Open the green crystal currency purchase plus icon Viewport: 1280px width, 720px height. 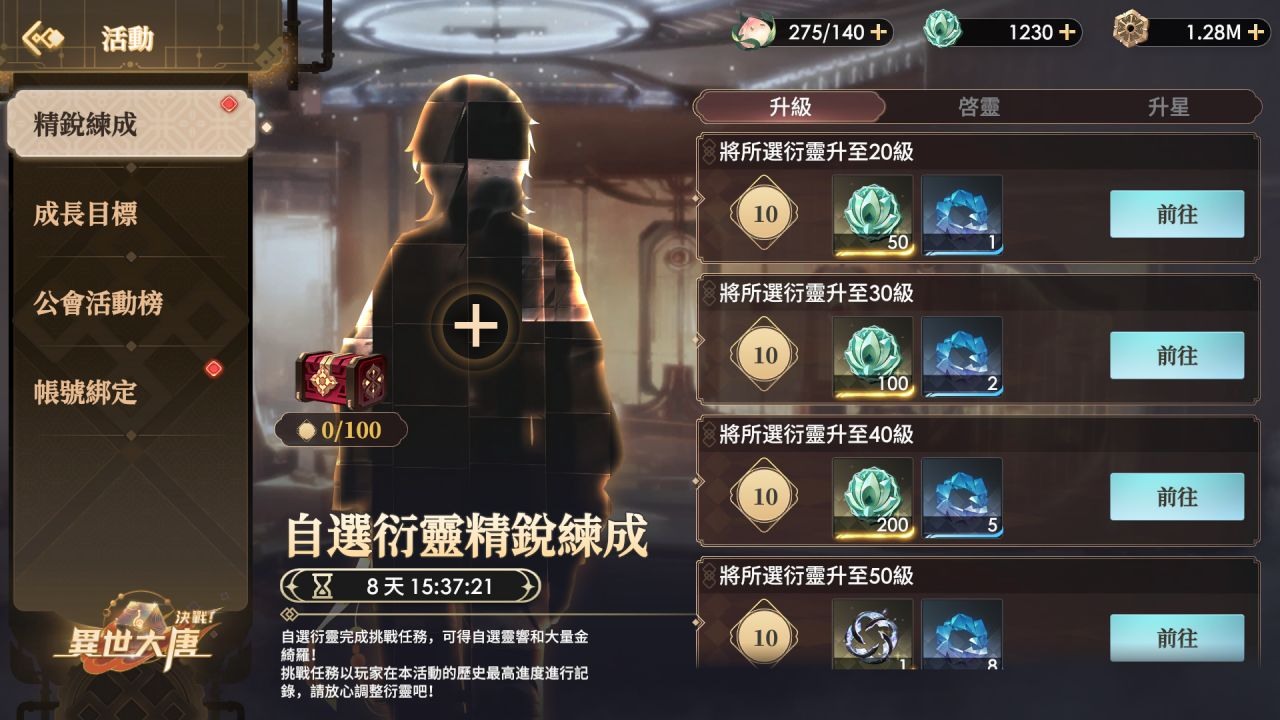1069,32
